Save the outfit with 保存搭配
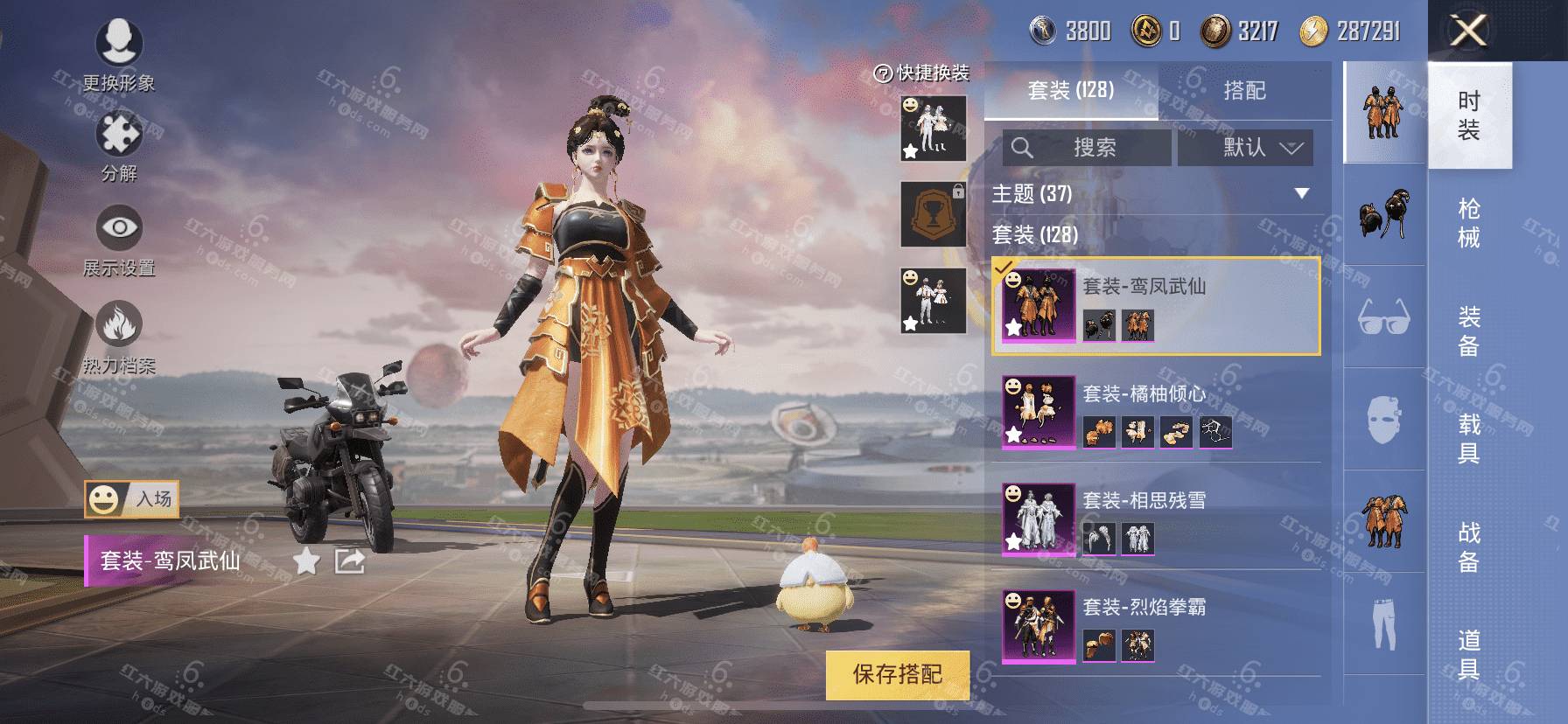The image size is (1568, 724). 897,674
